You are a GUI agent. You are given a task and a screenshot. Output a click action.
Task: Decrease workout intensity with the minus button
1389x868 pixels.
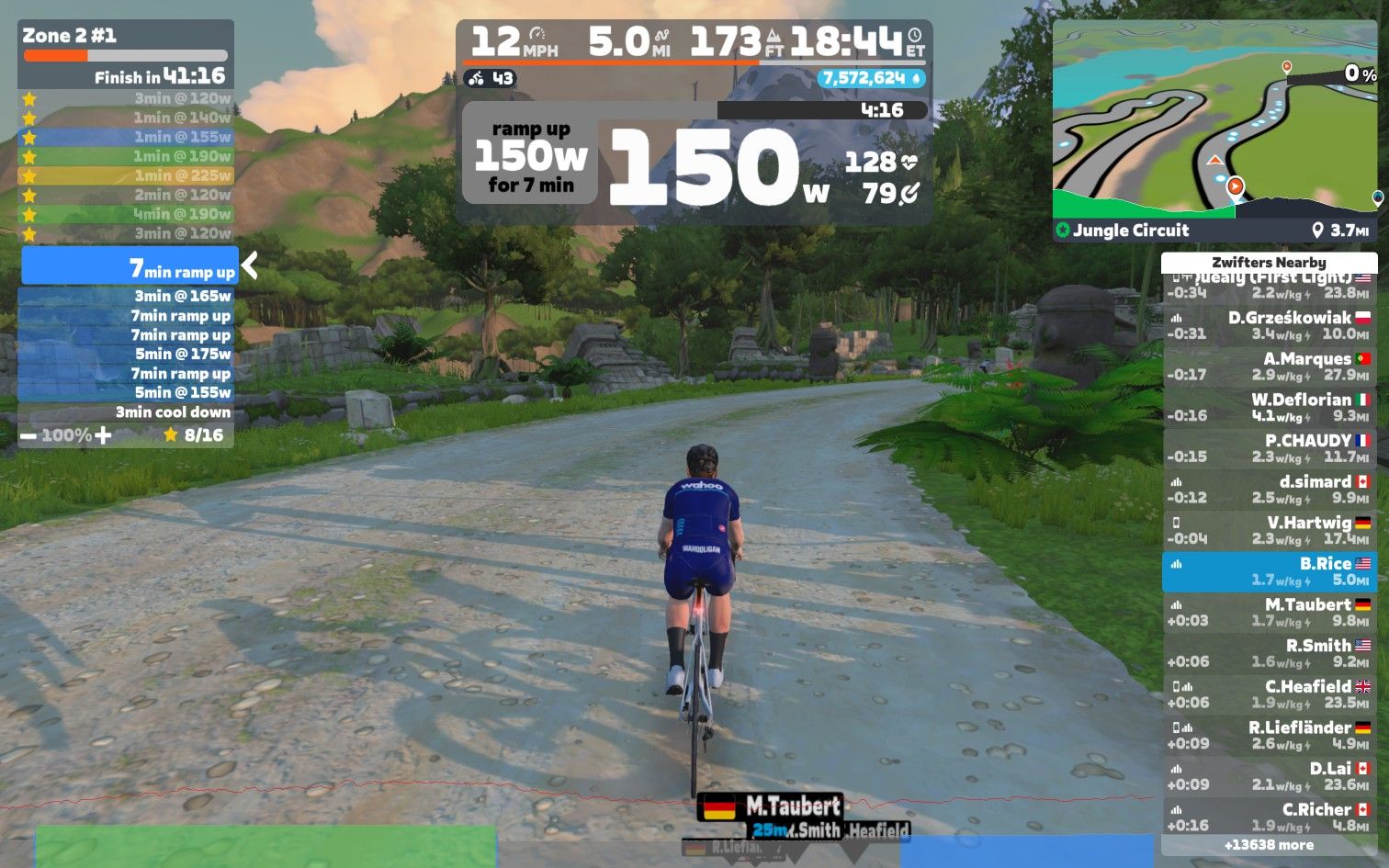click(x=28, y=435)
